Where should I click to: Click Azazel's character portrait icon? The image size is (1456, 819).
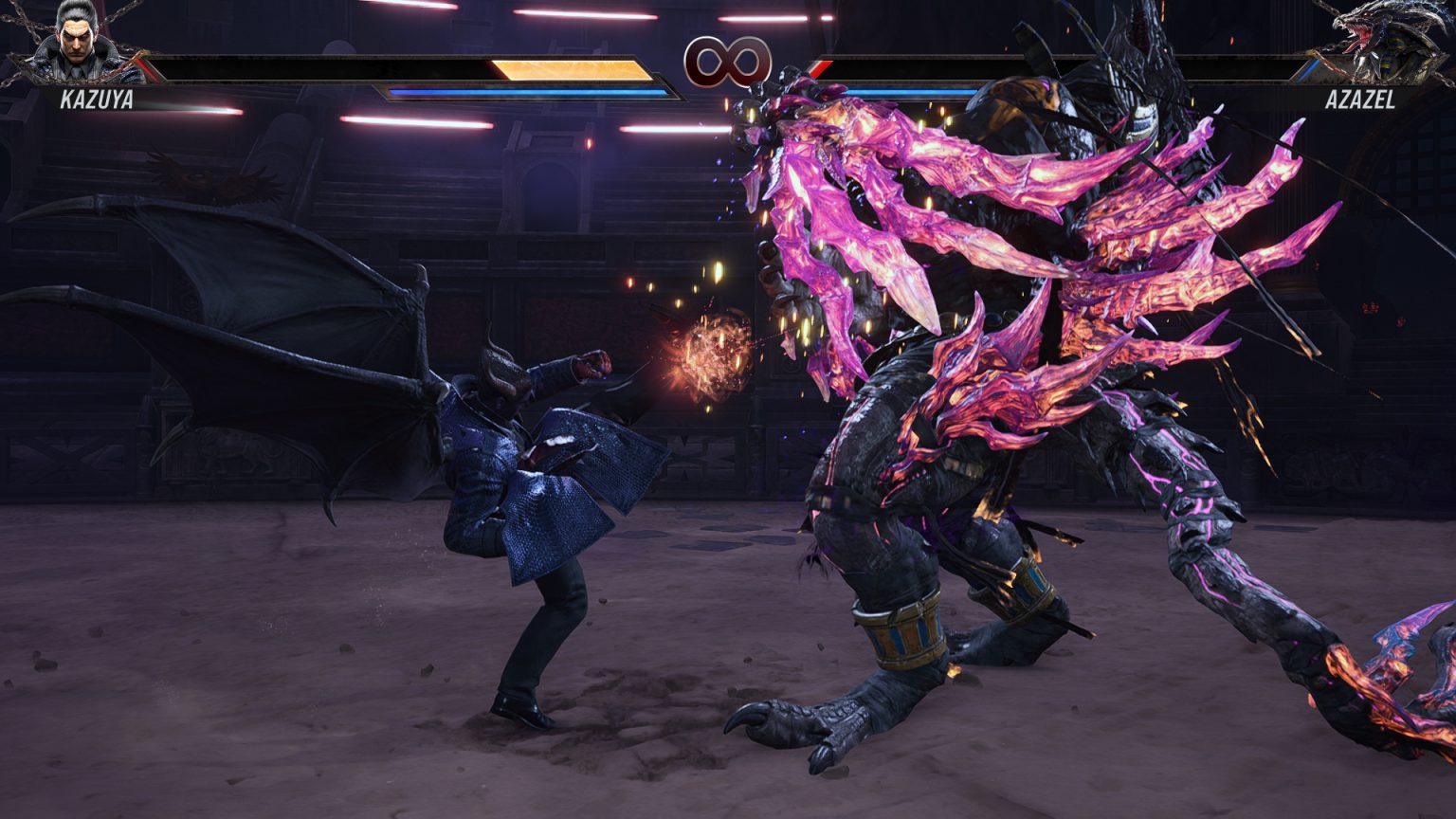tap(1383, 45)
